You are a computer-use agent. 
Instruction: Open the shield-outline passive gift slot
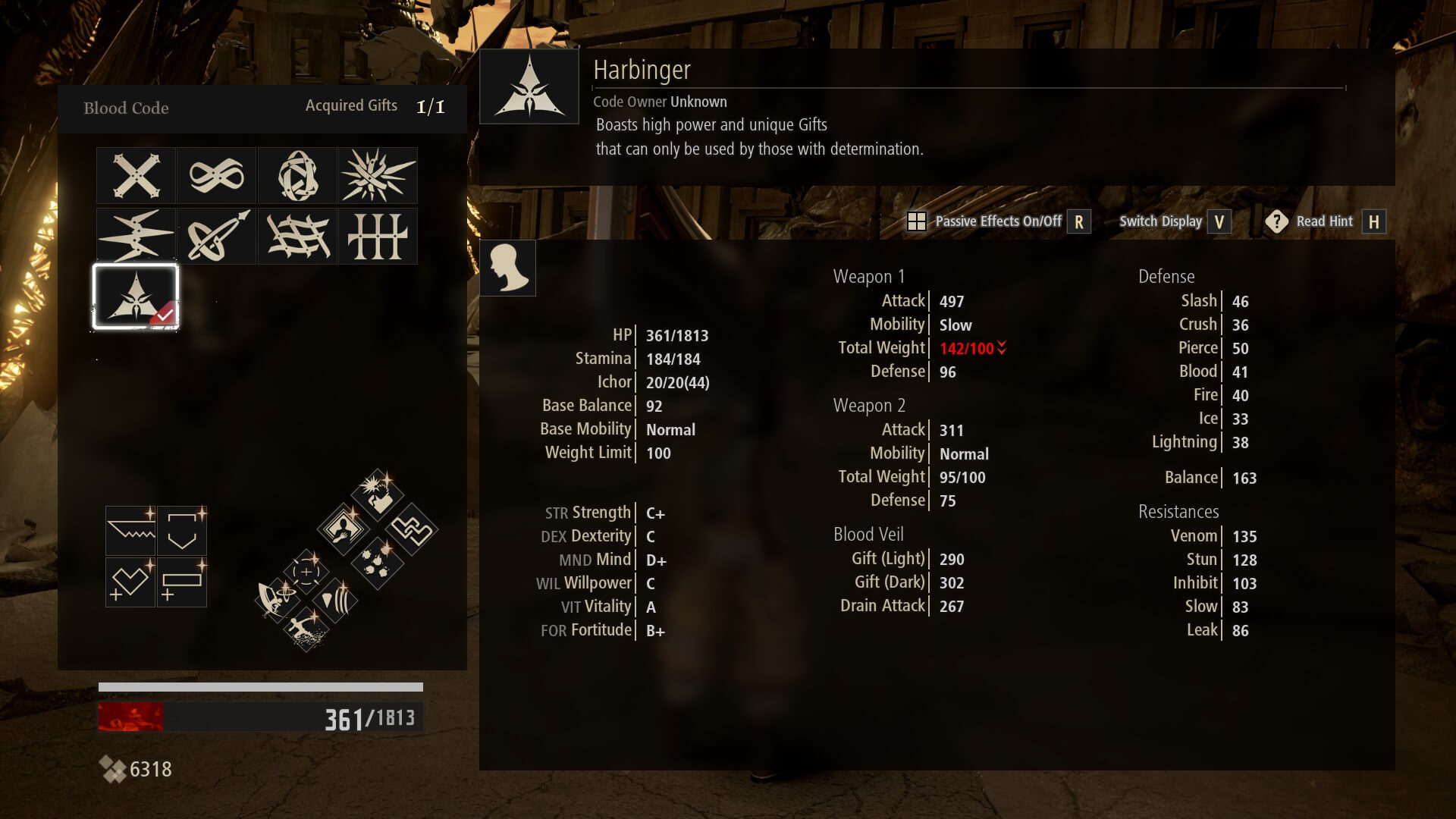182,531
